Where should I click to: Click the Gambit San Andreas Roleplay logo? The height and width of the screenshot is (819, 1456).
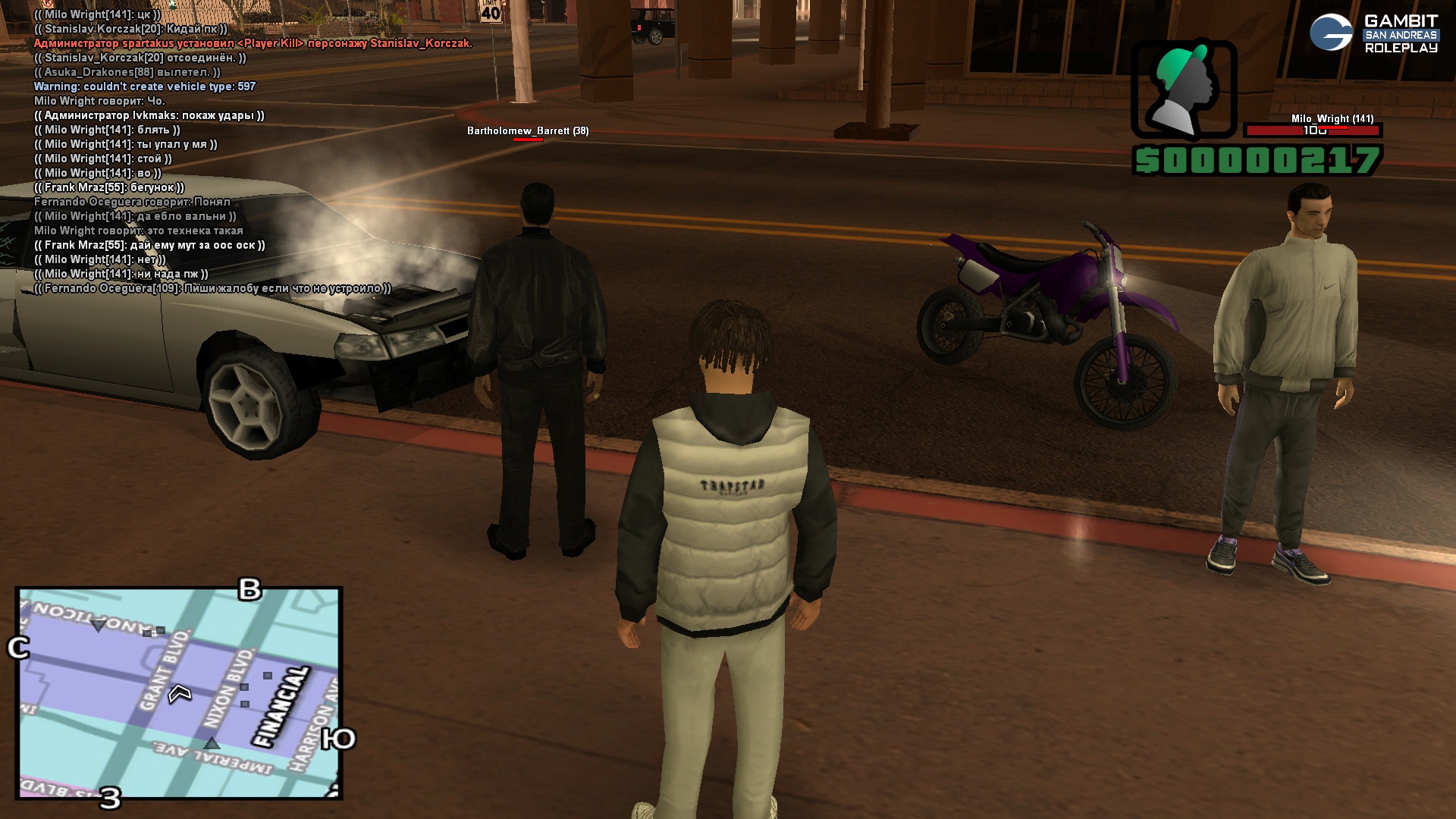[1373, 33]
